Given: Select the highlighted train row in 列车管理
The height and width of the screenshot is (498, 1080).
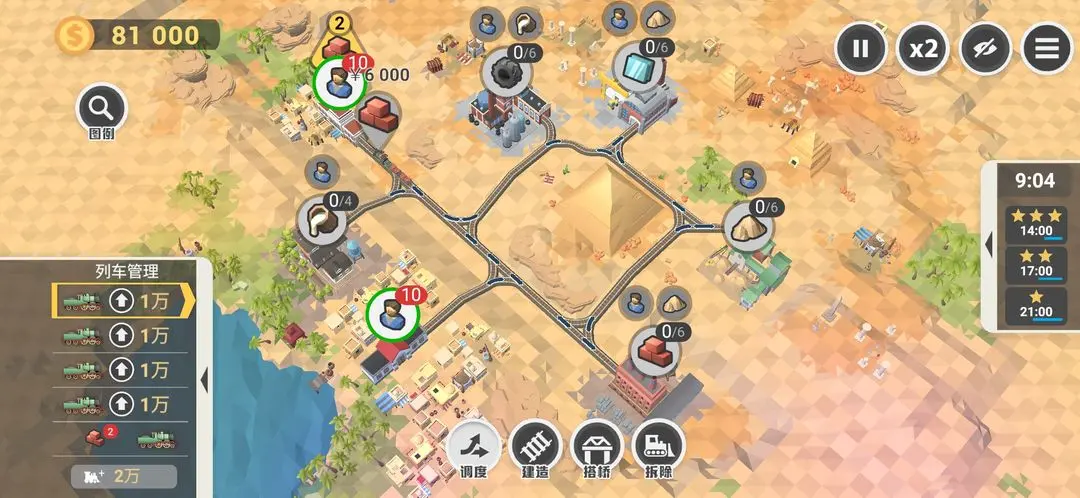Looking at the screenshot, I should pyautogui.click(x=122, y=301).
